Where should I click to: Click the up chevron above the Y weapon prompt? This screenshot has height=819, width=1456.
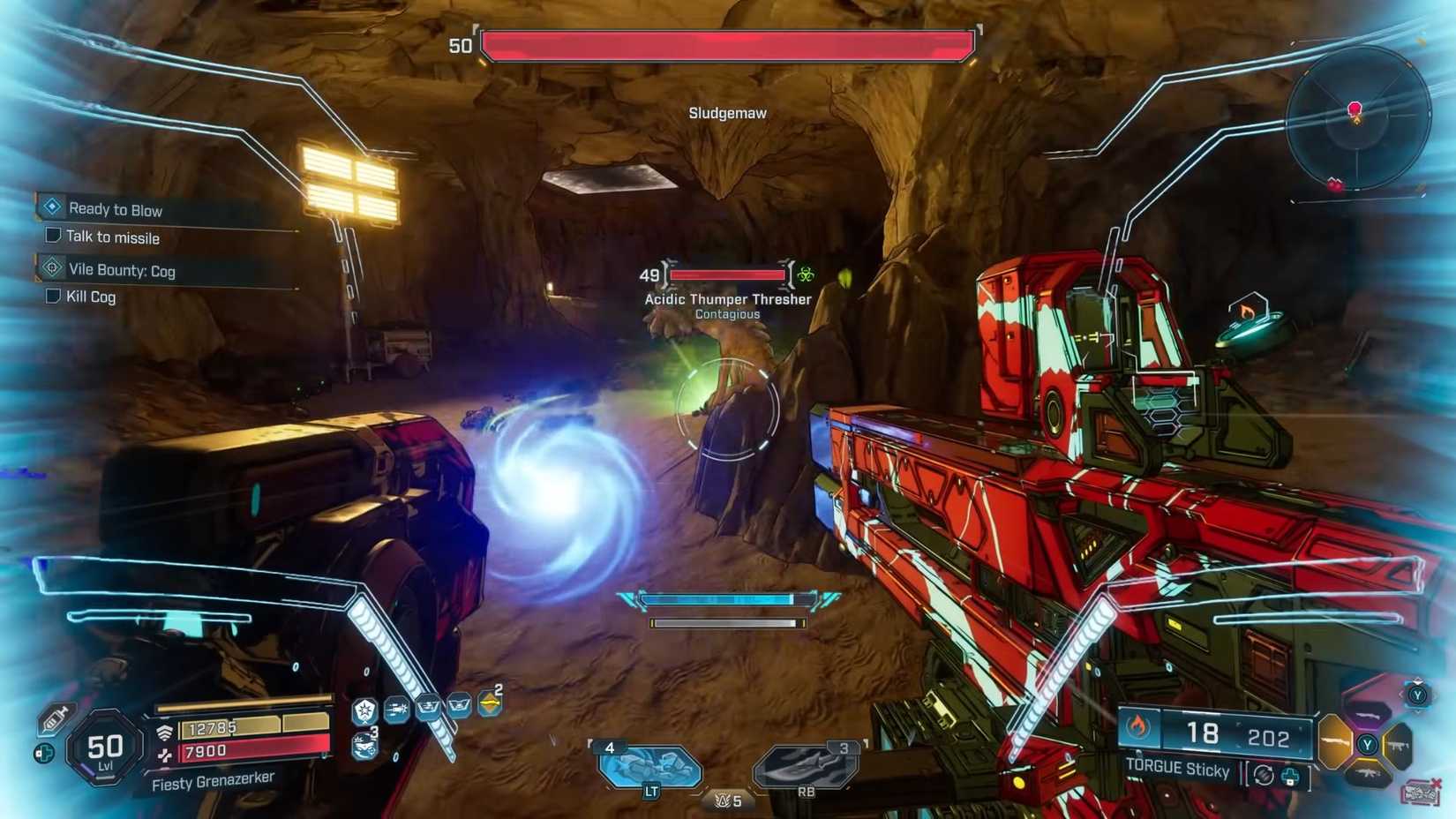(x=1417, y=681)
